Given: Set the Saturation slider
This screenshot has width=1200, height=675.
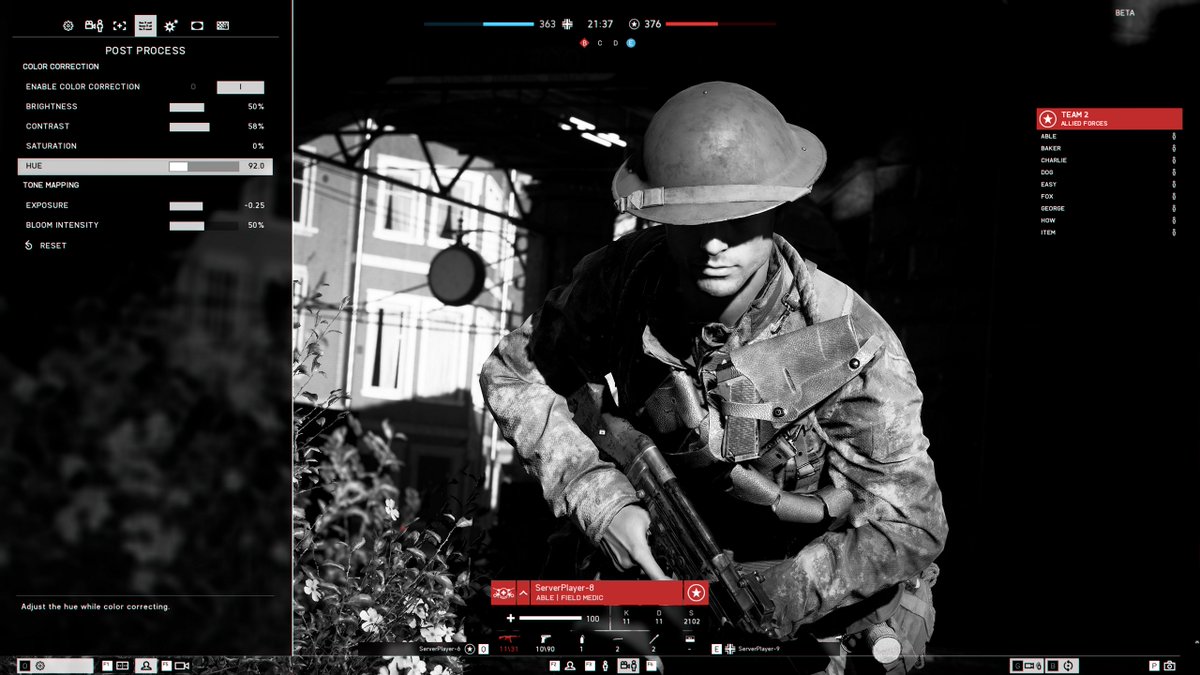Looking at the screenshot, I should tap(204, 147).
